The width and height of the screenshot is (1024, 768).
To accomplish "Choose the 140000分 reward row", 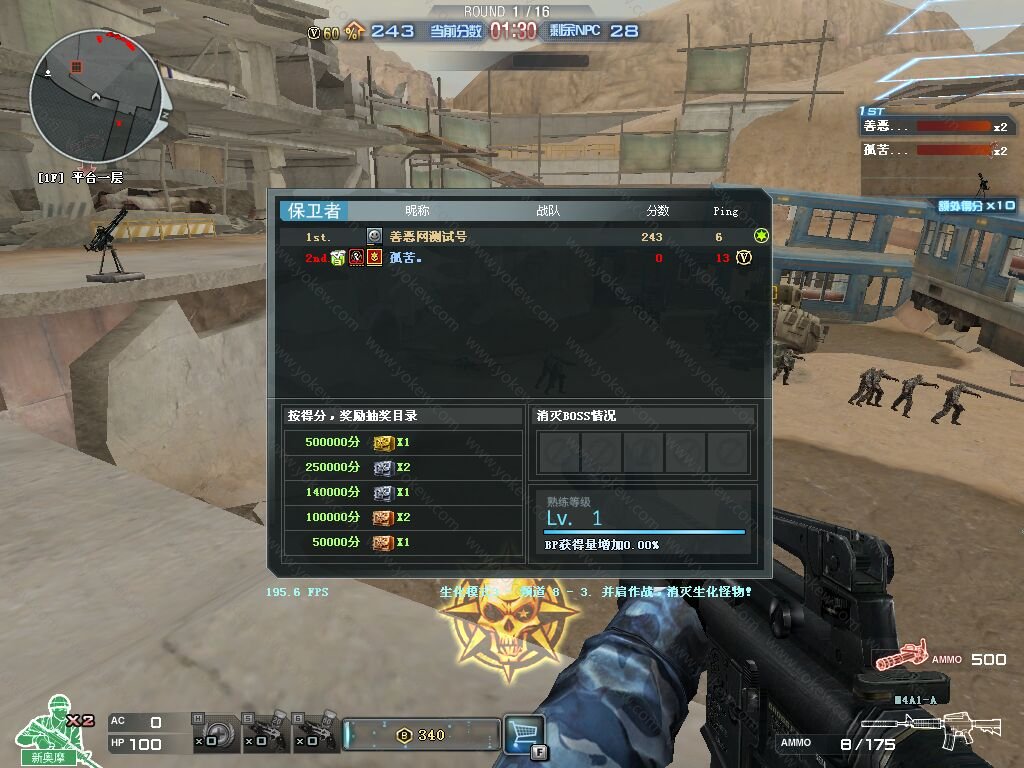I will click(x=400, y=492).
